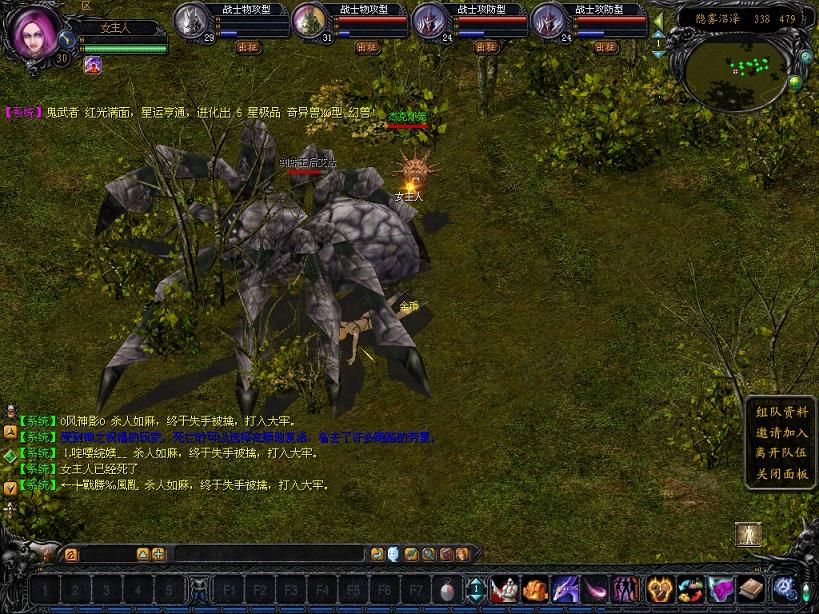819x614 pixels.
Task: Click the two silhouettes icon in the menu bar
Action: point(627,589)
